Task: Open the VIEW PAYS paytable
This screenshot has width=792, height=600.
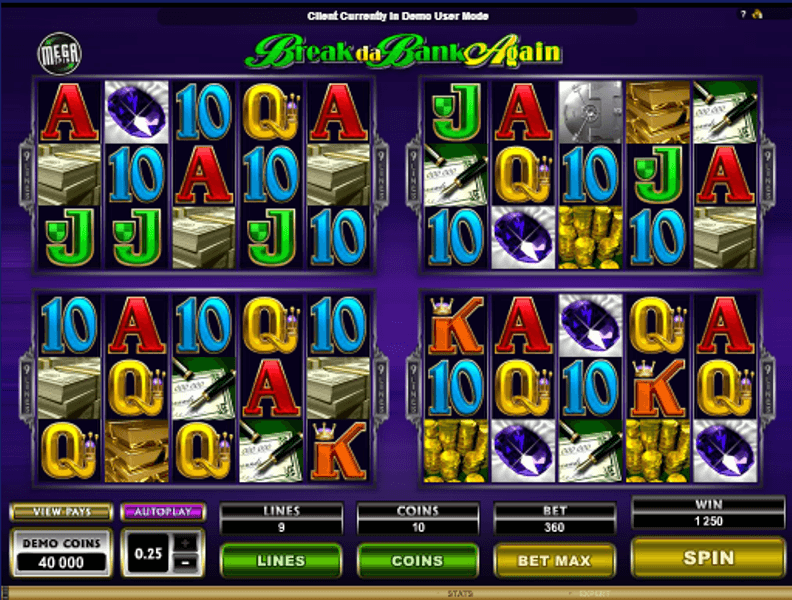Action: (60, 512)
